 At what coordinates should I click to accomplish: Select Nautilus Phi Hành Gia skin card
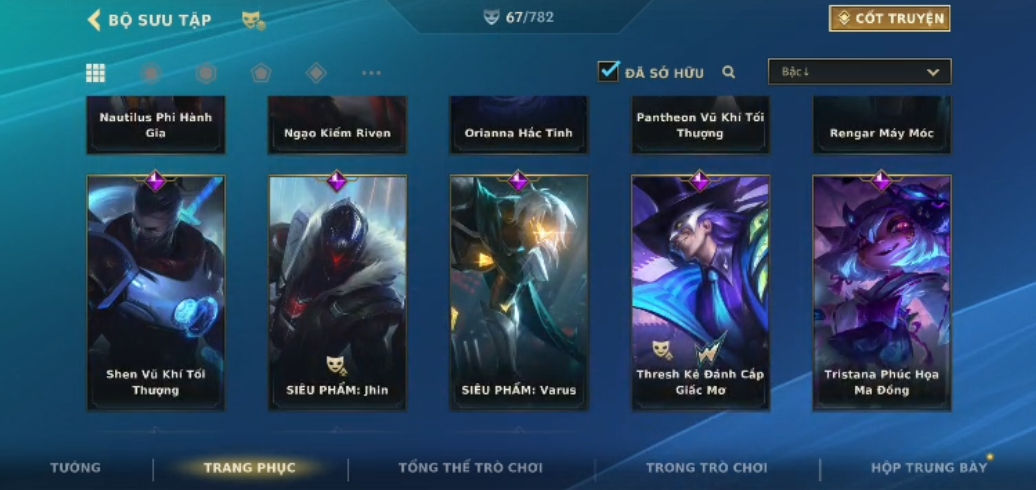coord(156,125)
